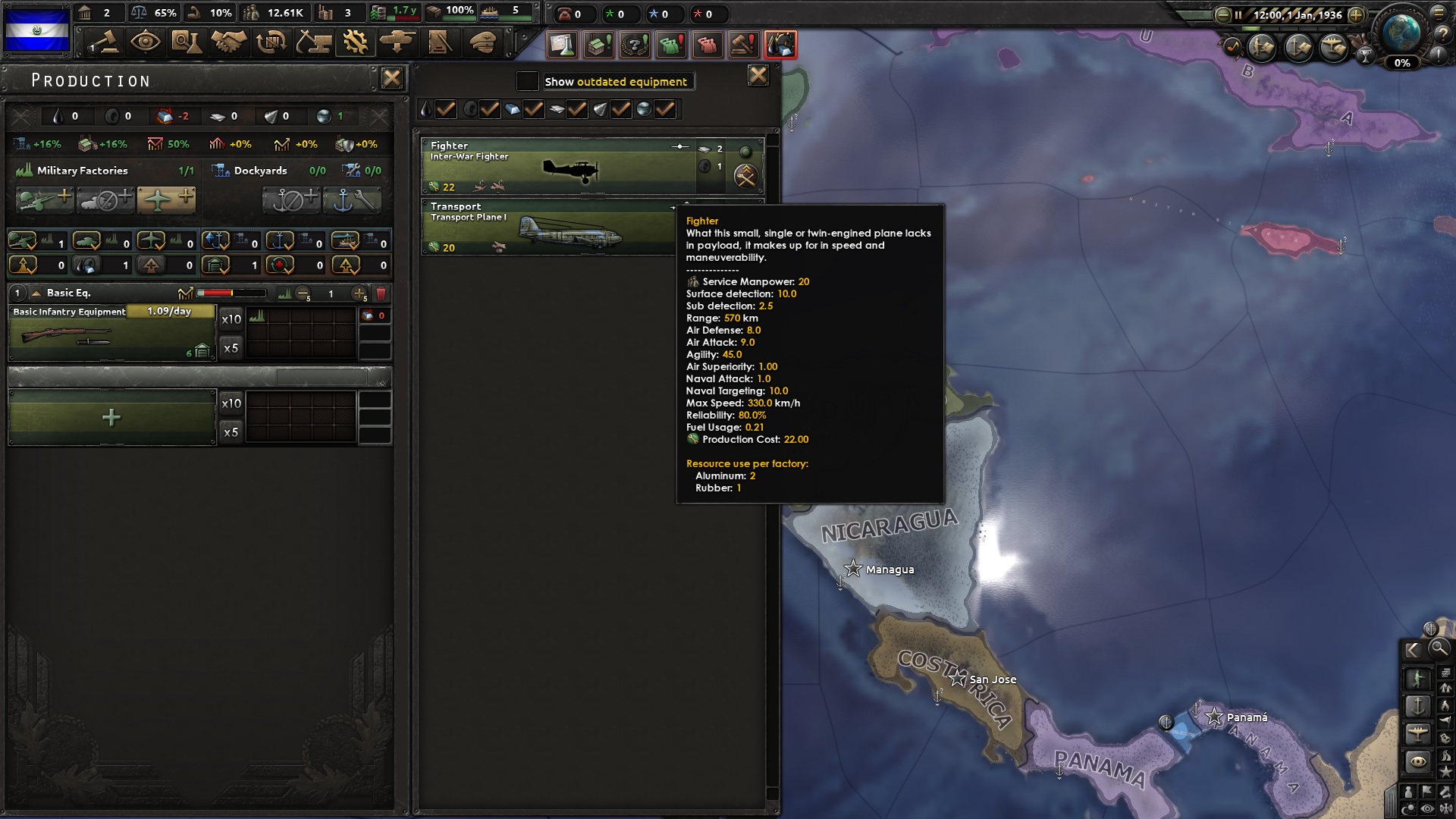Click x10 to queue Basic Infantry Equipment
Image resolution: width=1456 pixels, height=819 pixels.
231,319
